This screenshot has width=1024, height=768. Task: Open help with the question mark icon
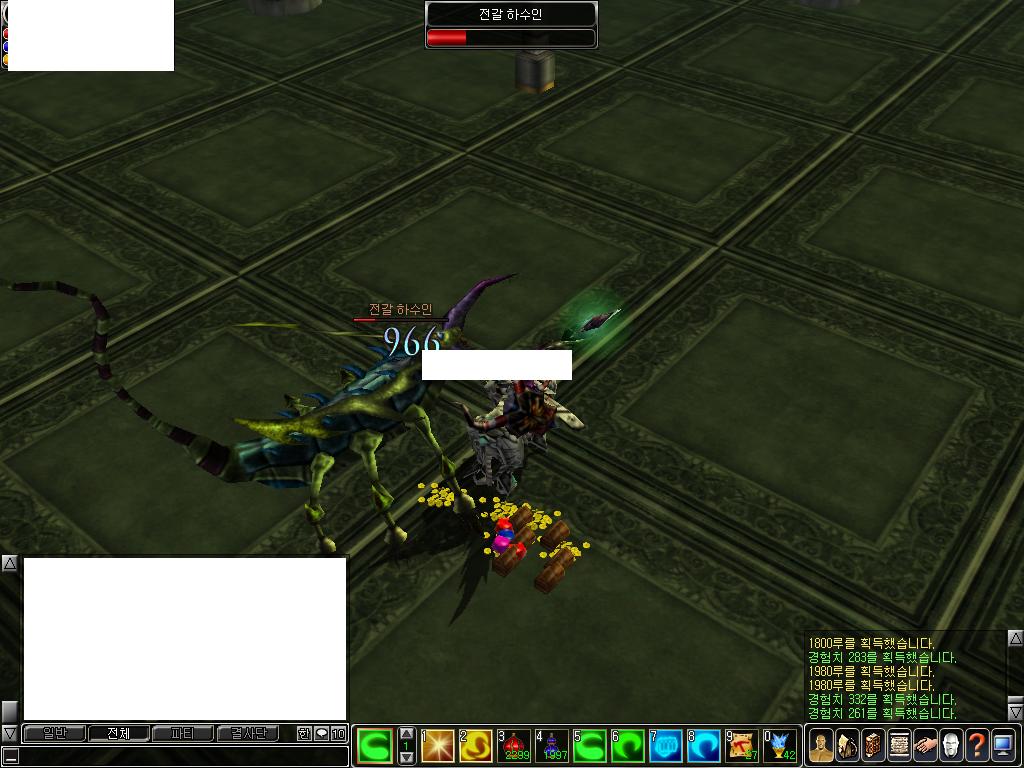977,745
